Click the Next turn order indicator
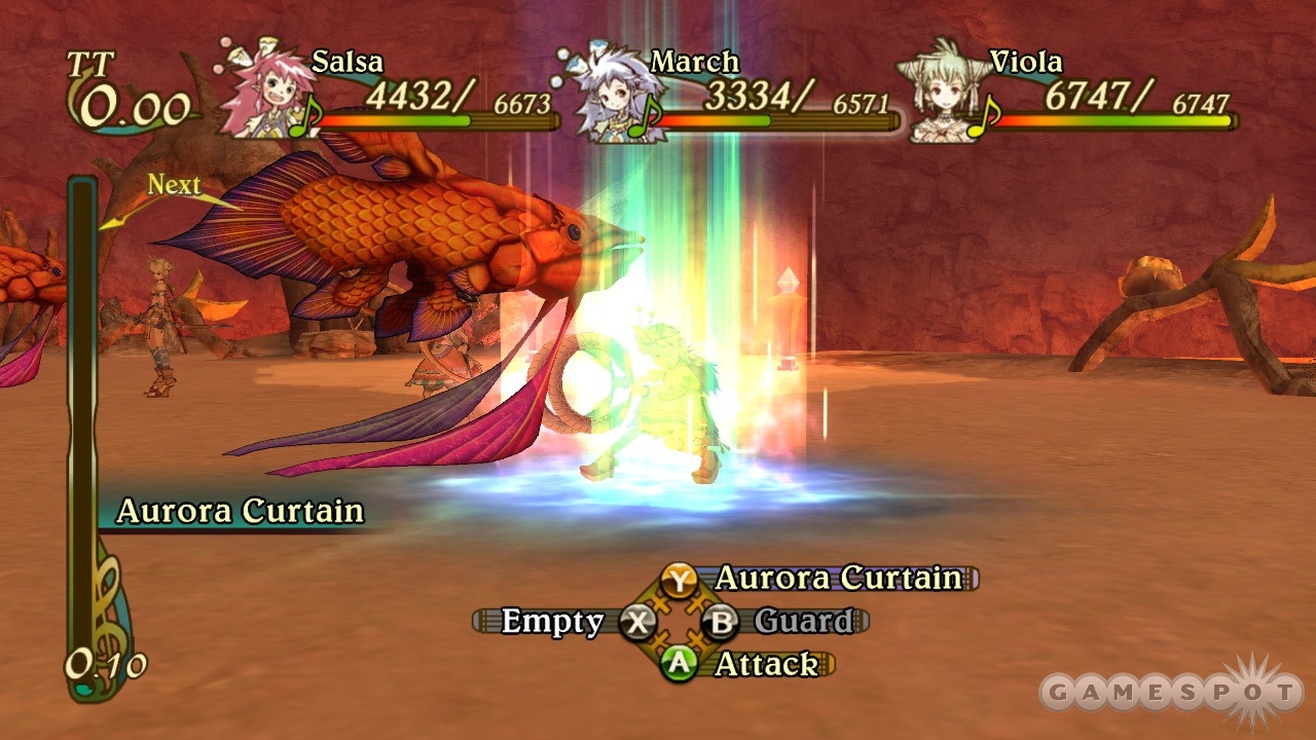1316x740 pixels. pyautogui.click(x=174, y=186)
